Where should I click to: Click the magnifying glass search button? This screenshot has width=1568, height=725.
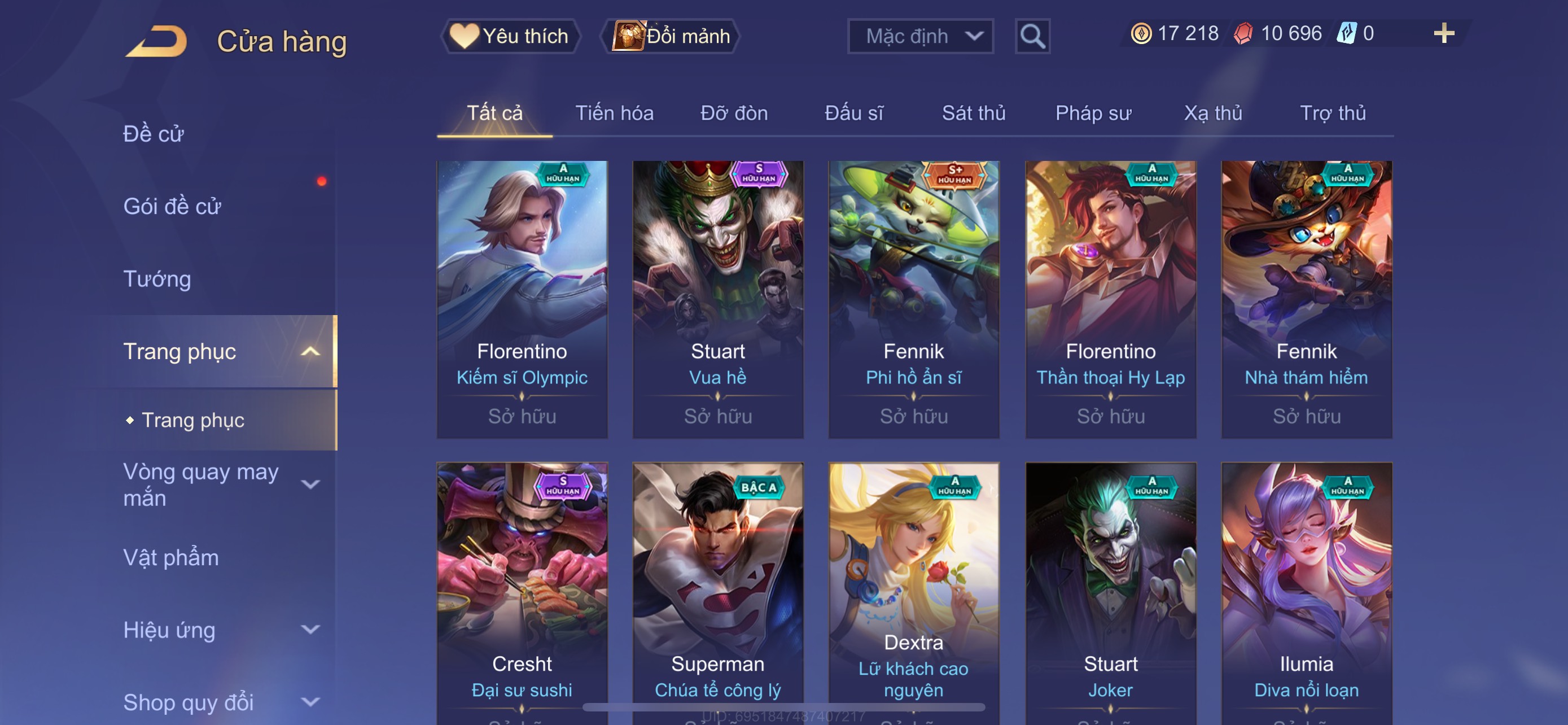click(1032, 36)
